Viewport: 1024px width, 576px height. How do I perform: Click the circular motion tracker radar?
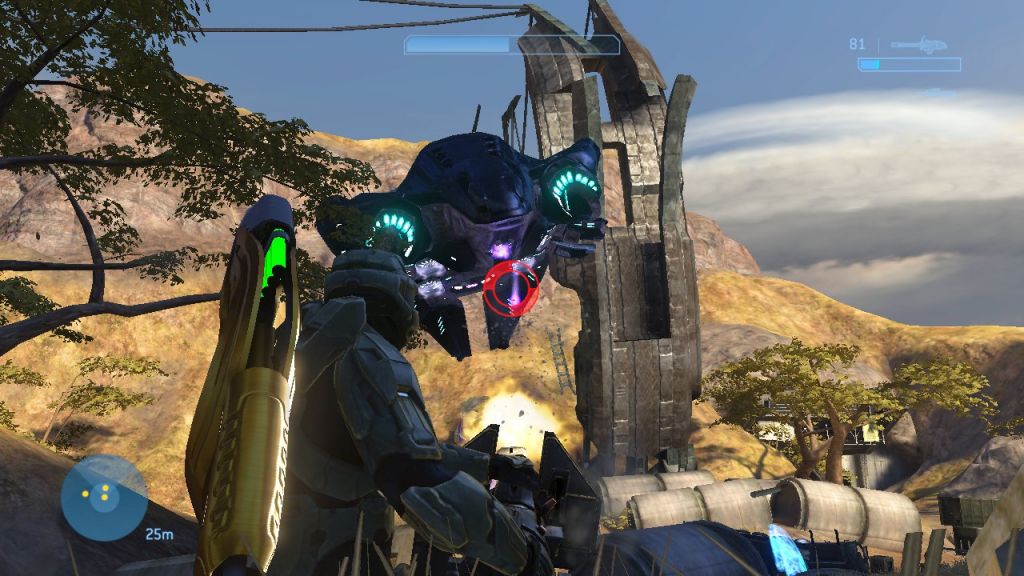[x=104, y=497]
